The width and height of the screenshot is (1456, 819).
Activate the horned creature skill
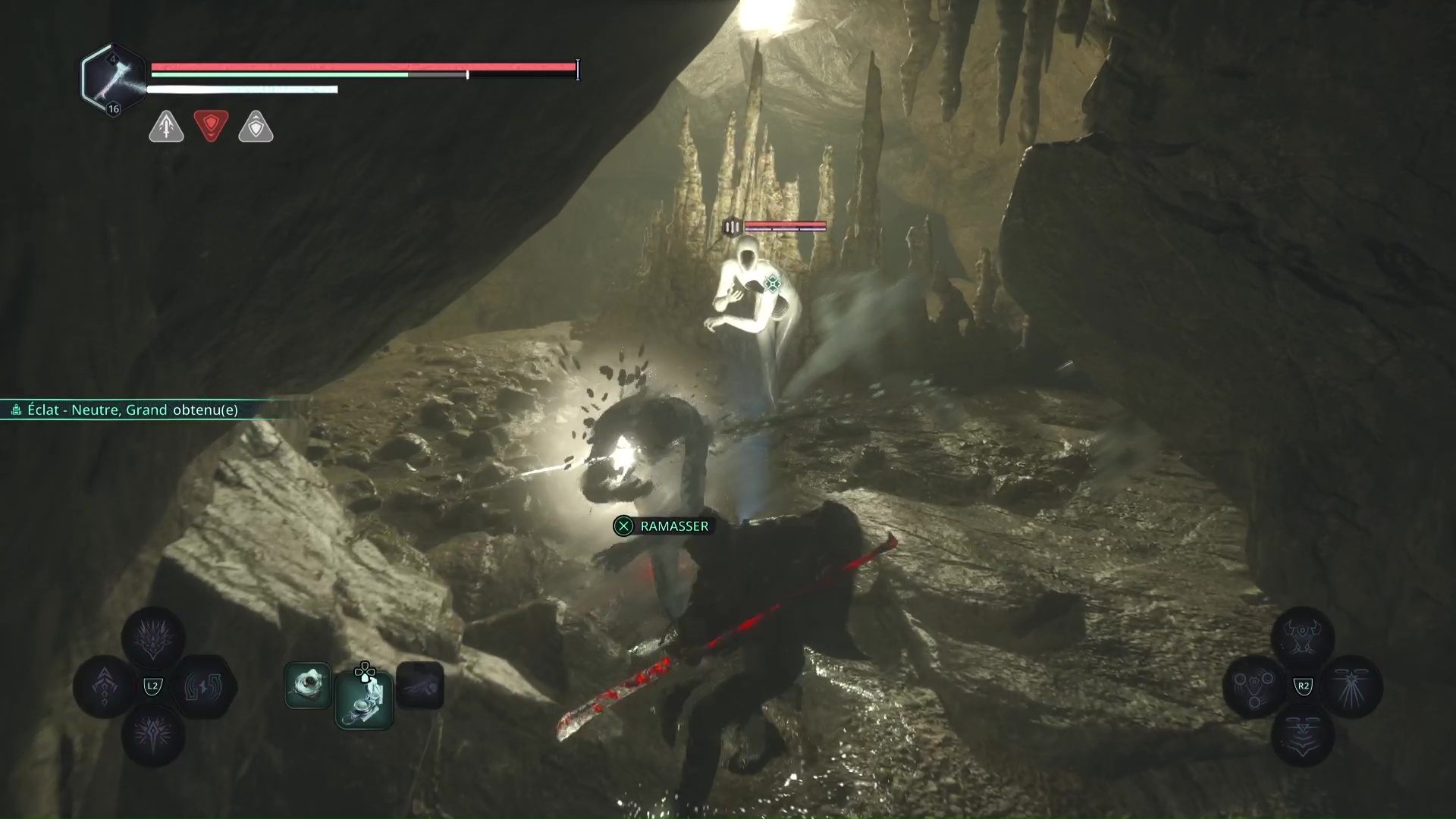coord(1302,638)
